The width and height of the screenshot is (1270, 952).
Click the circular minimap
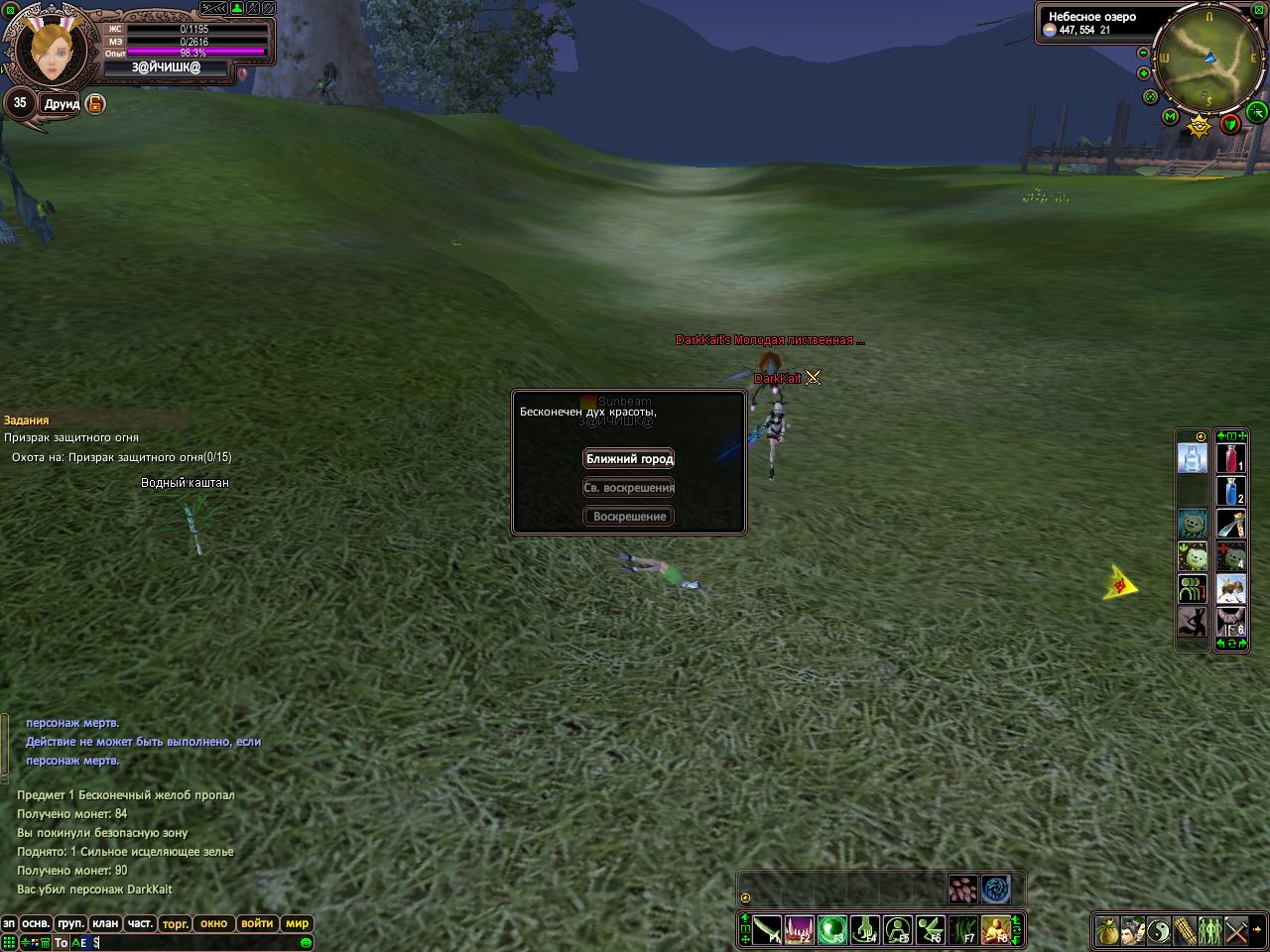point(1209,59)
